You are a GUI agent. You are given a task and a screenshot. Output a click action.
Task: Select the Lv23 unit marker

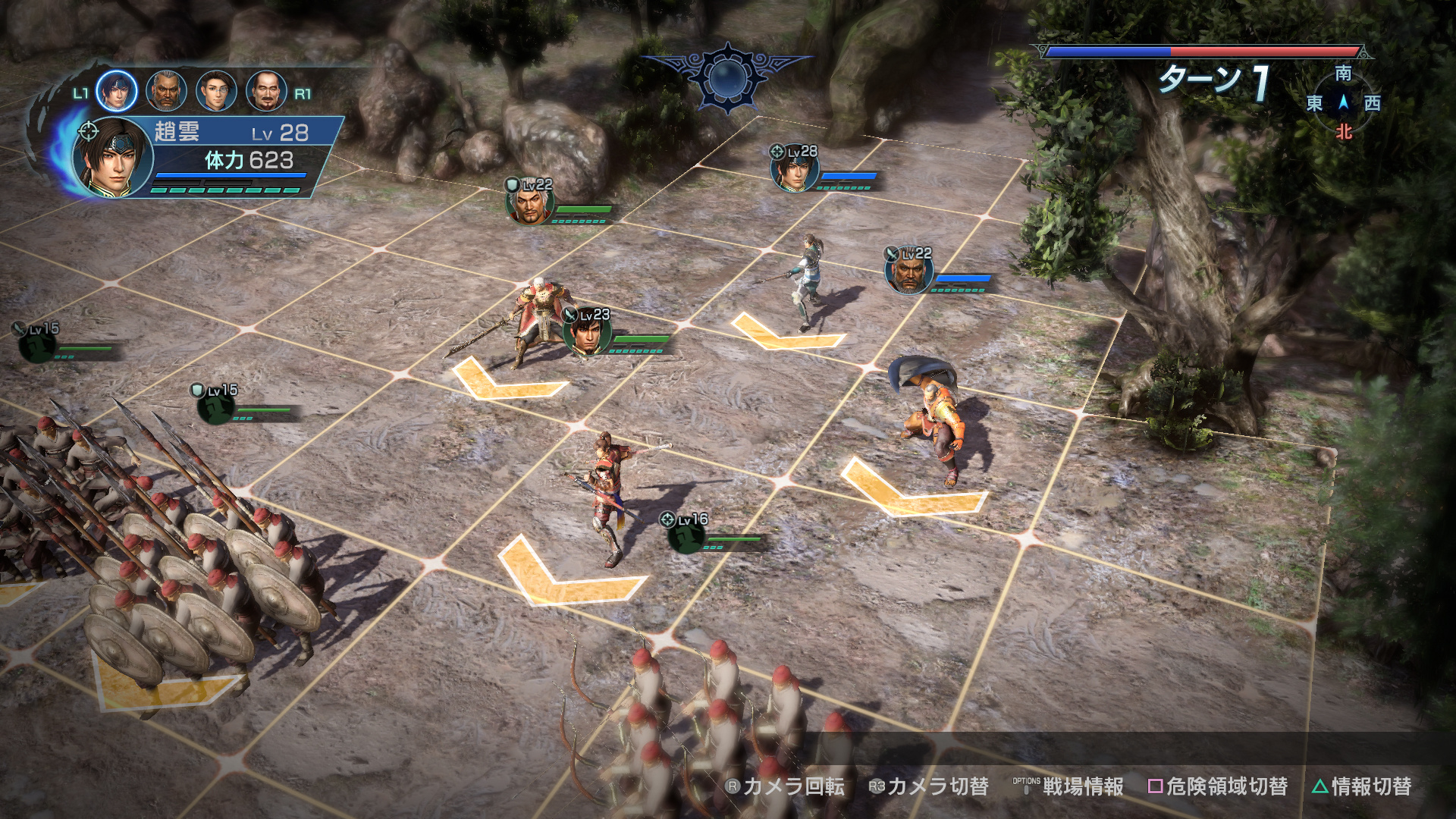pyautogui.click(x=587, y=333)
